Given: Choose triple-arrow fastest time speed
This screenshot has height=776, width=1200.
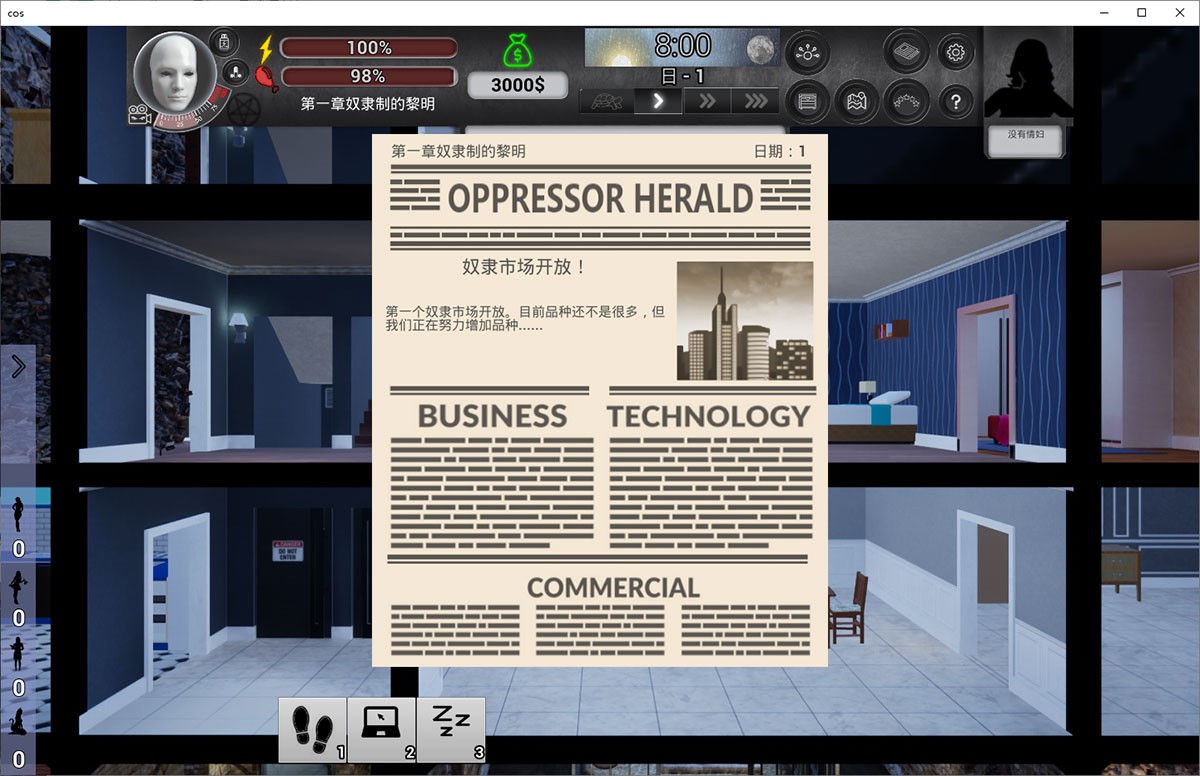Looking at the screenshot, I should coord(756,101).
